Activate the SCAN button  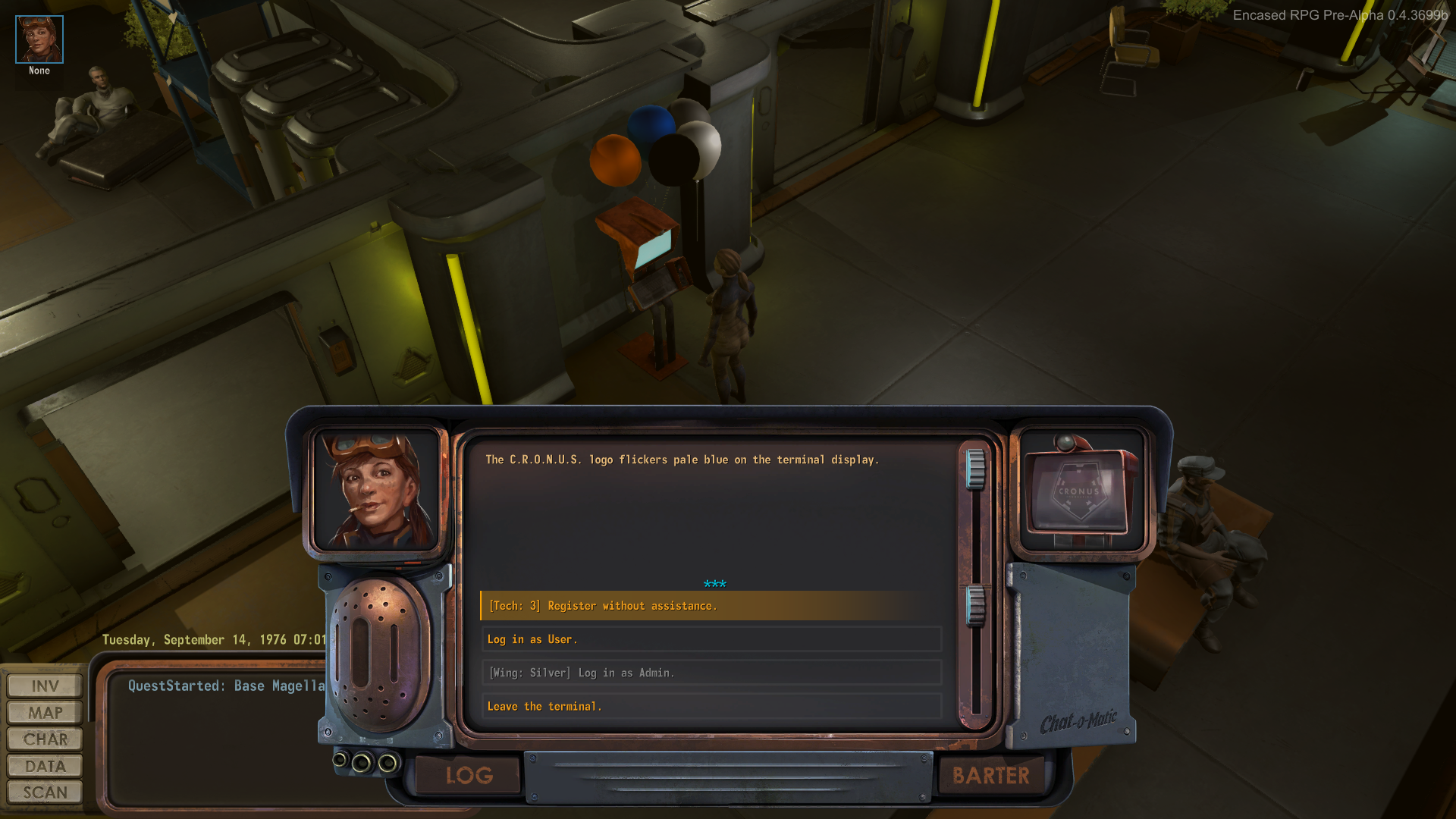point(45,792)
